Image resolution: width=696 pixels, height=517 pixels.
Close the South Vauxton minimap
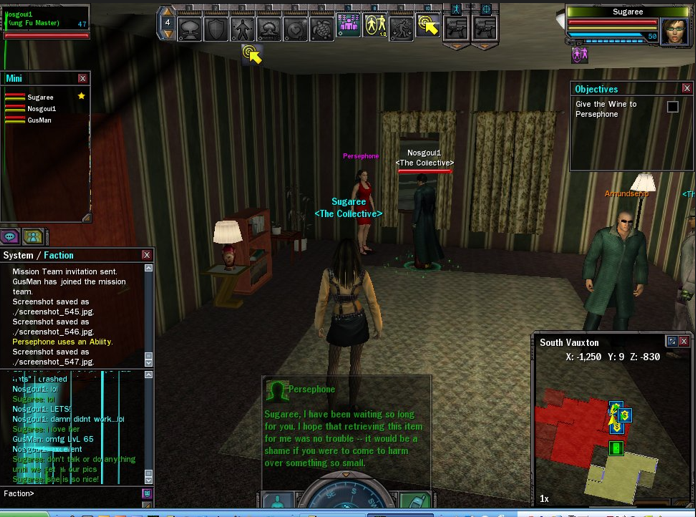(x=684, y=342)
